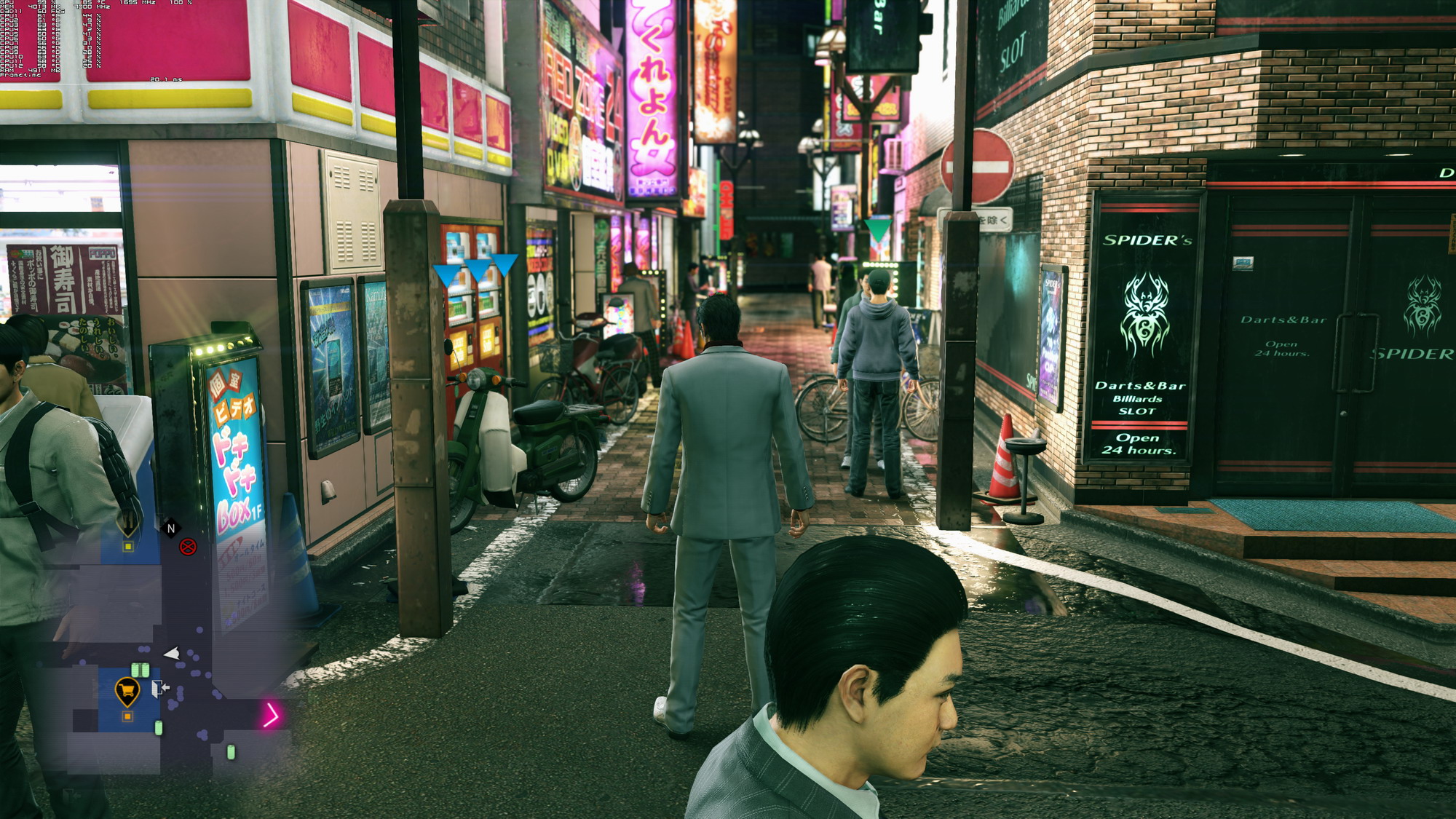Select the red crossed-circle marker on minimap
This screenshot has width=1456, height=819.
tap(188, 547)
